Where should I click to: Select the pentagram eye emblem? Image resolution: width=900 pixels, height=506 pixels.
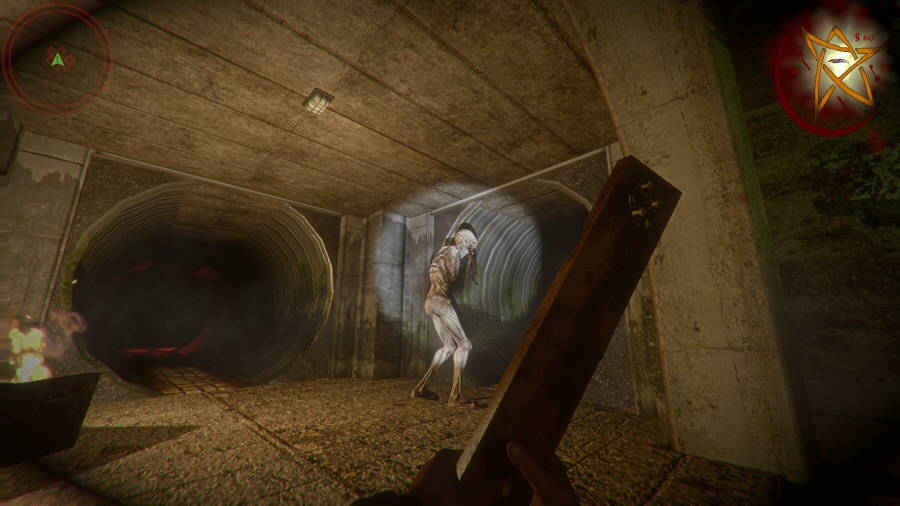(x=837, y=67)
